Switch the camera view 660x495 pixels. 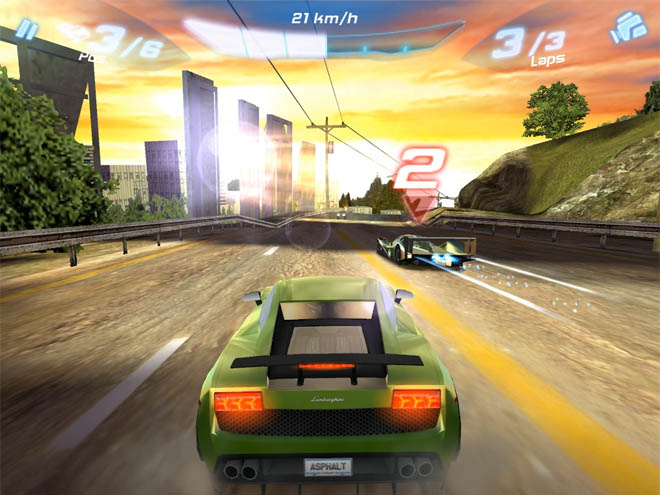(x=628, y=27)
